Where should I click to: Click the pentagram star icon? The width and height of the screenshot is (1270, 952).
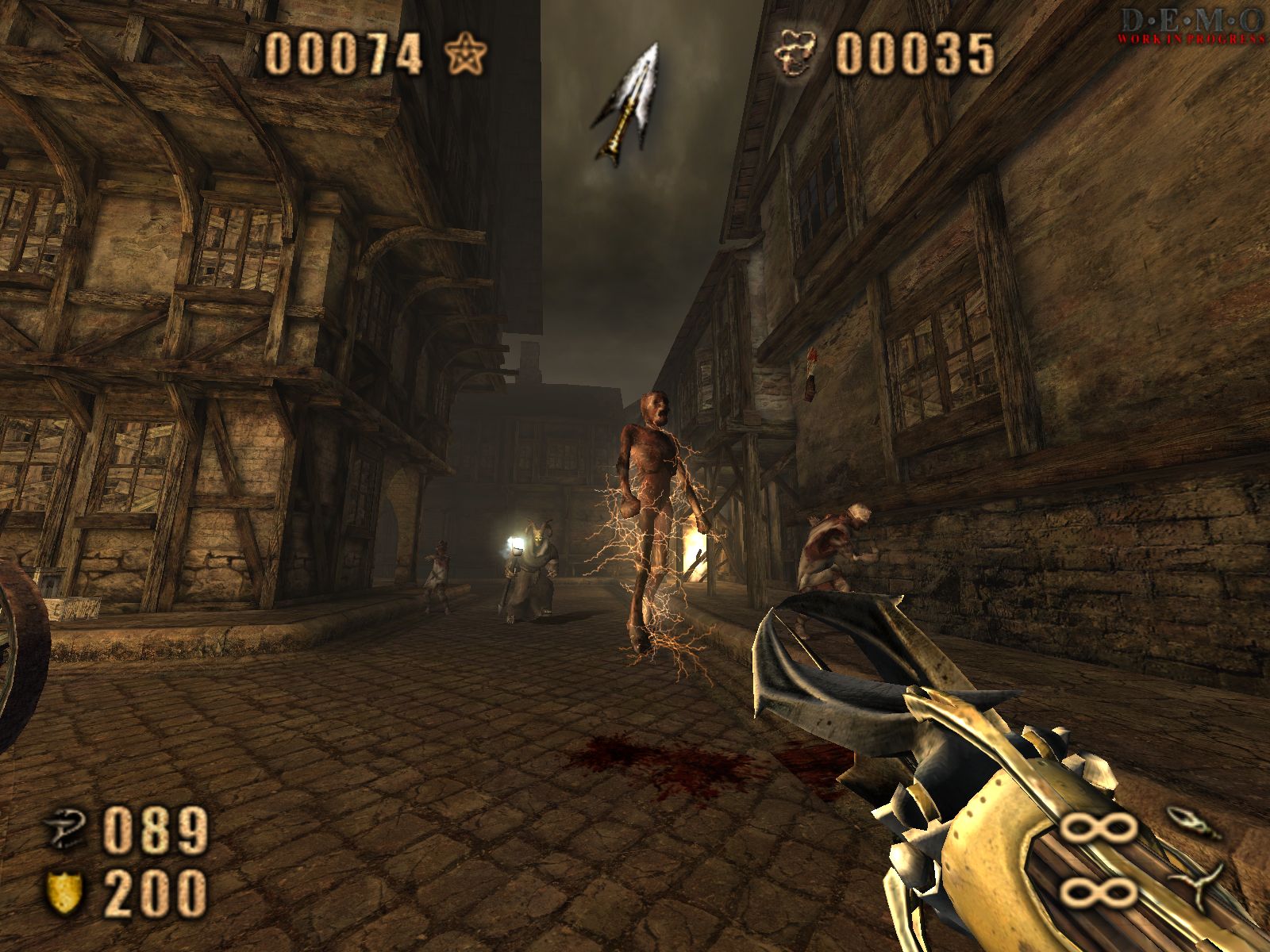(x=466, y=56)
